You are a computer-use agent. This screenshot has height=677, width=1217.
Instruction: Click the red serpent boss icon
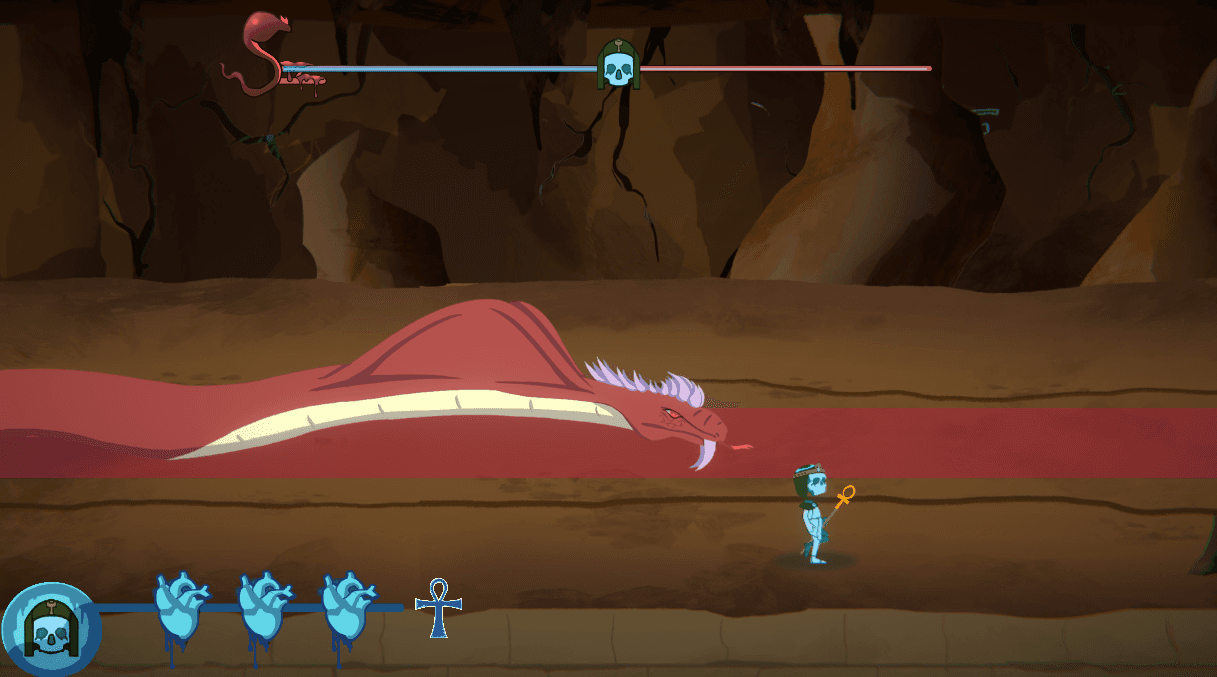point(264,53)
